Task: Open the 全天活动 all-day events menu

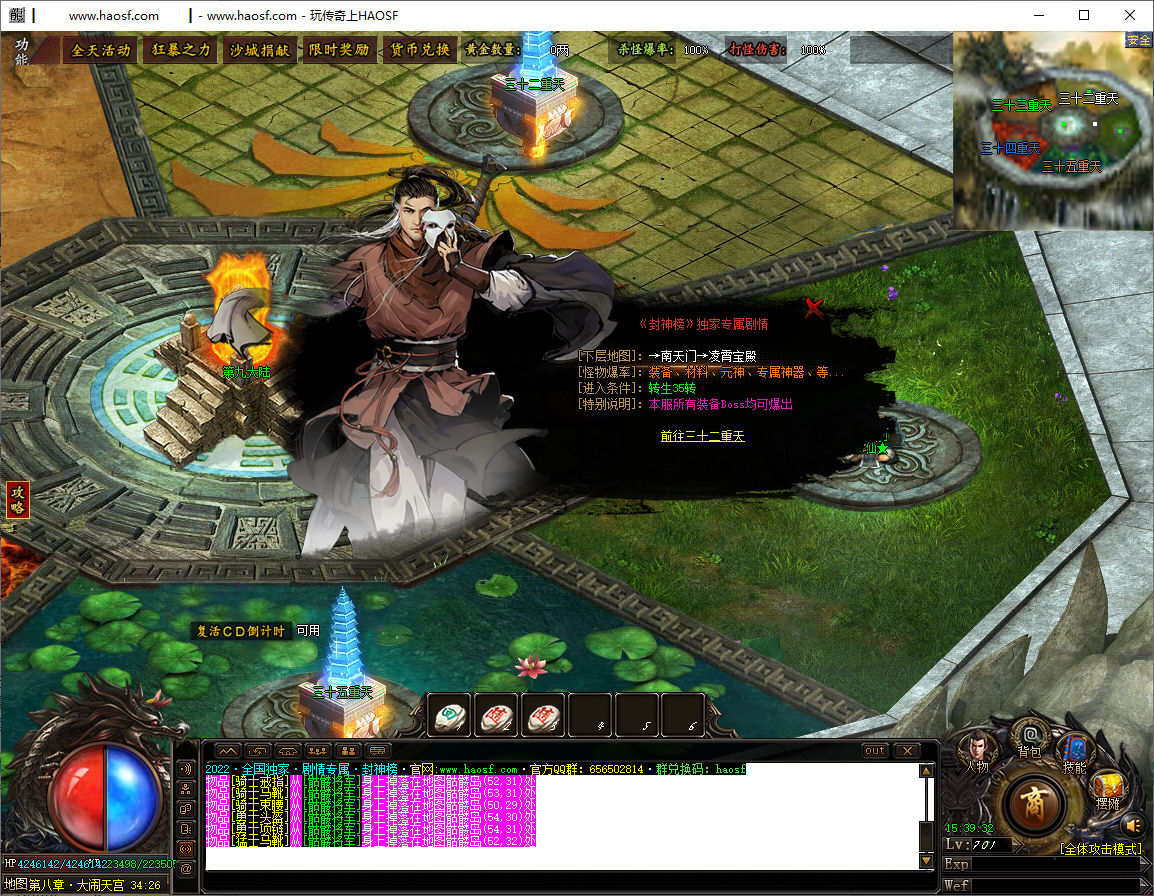Action: point(101,50)
